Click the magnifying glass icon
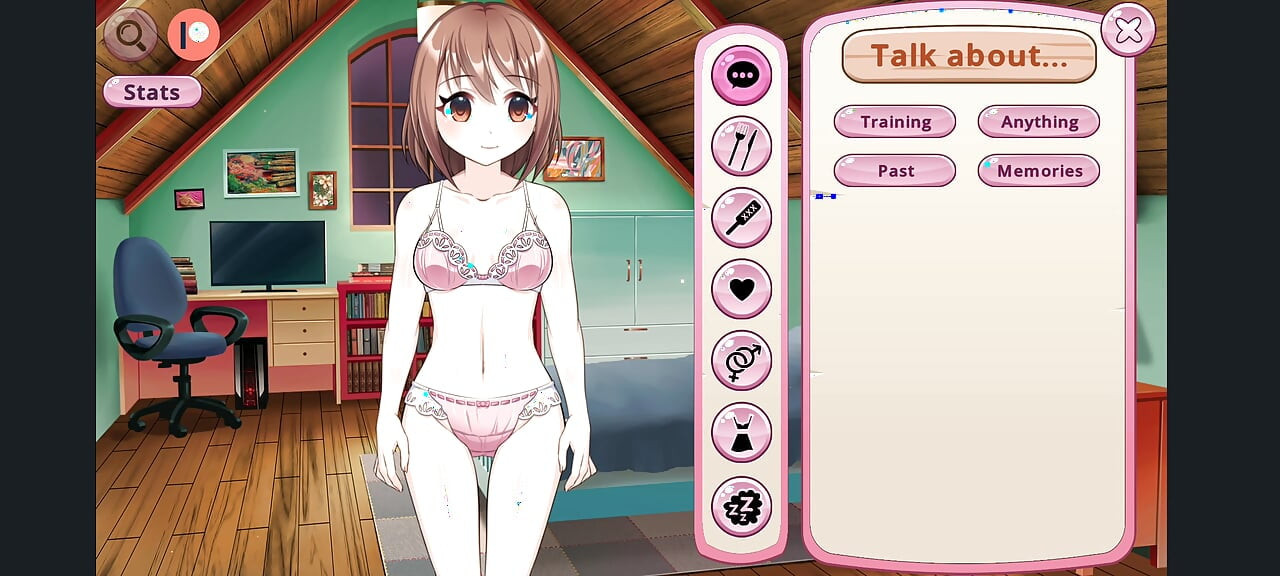This screenshot has height=576, width=1280. [x=131, y=36]
